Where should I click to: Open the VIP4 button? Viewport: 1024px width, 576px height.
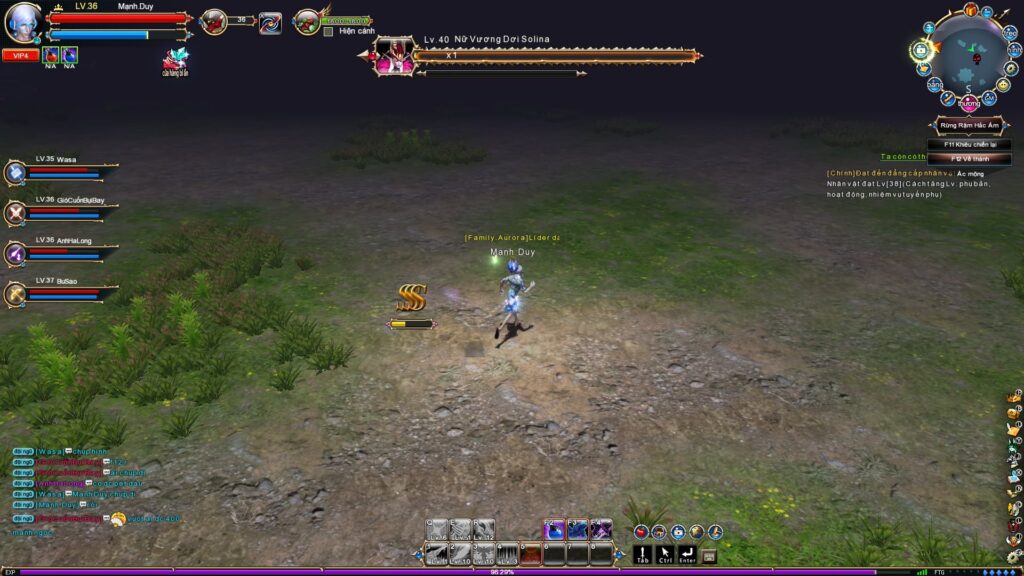pyautogui.click(x=20, y=56)
